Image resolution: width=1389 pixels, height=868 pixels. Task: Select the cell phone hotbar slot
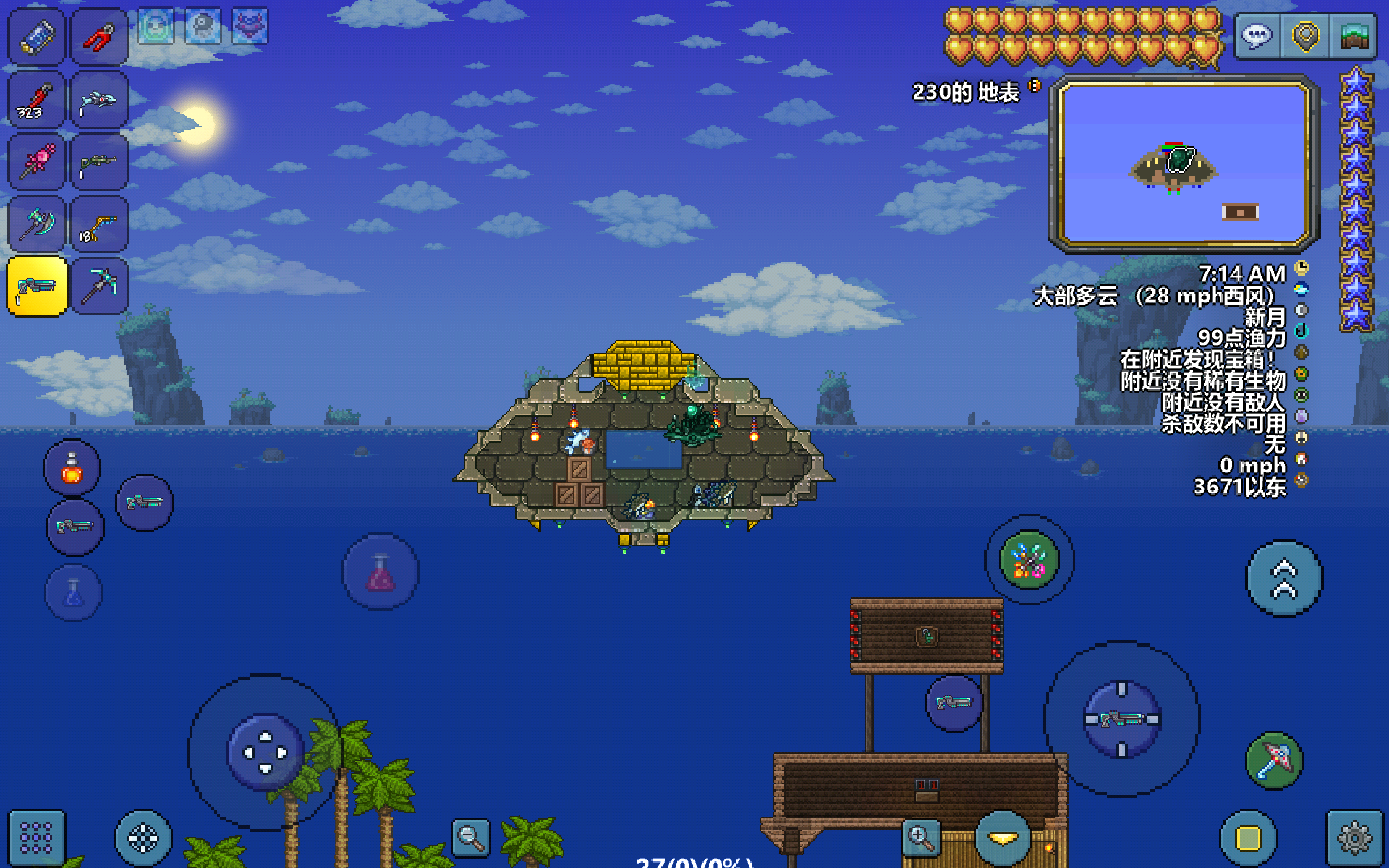point(36,36)
